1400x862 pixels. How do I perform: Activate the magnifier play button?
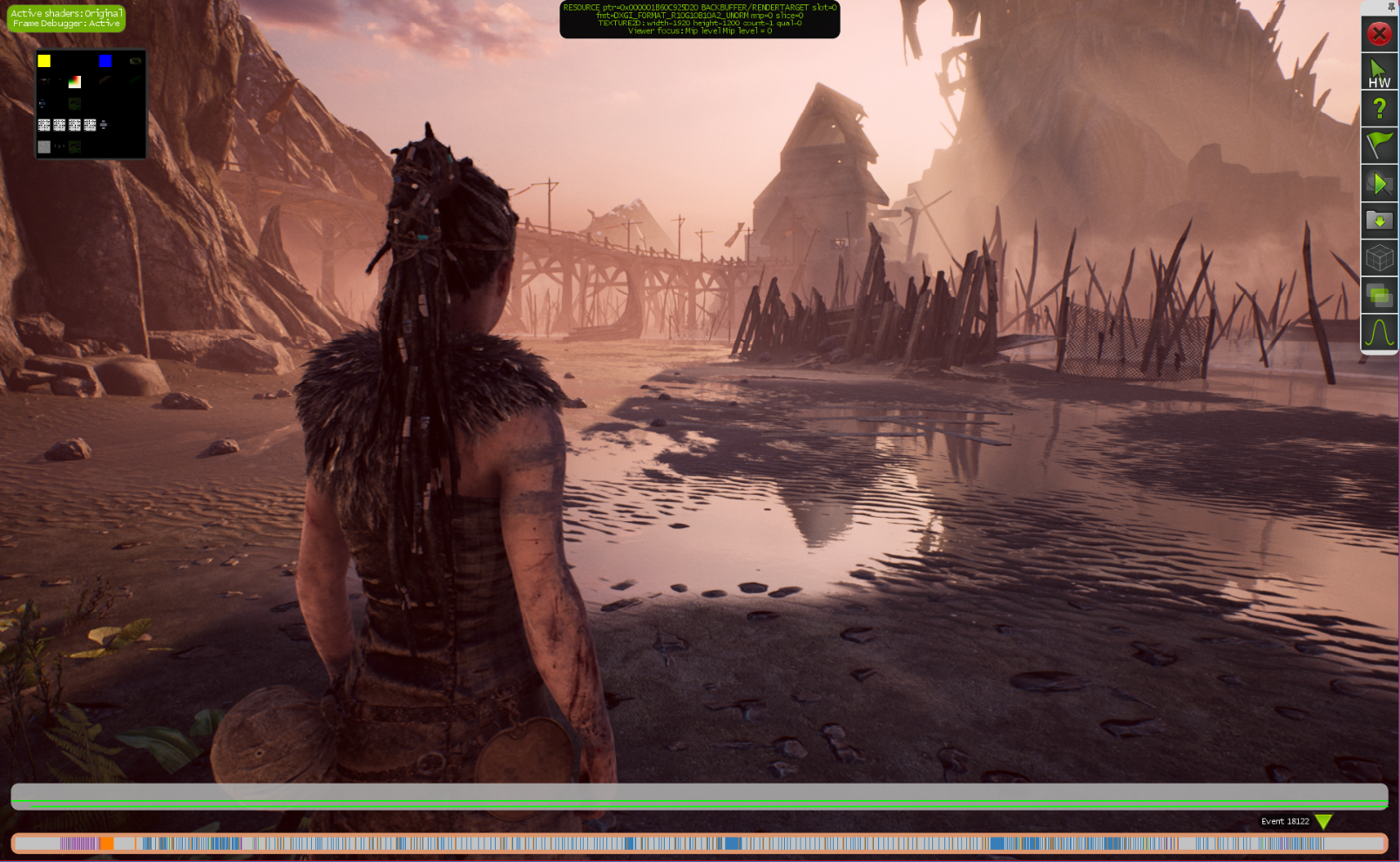point(1379,183)
